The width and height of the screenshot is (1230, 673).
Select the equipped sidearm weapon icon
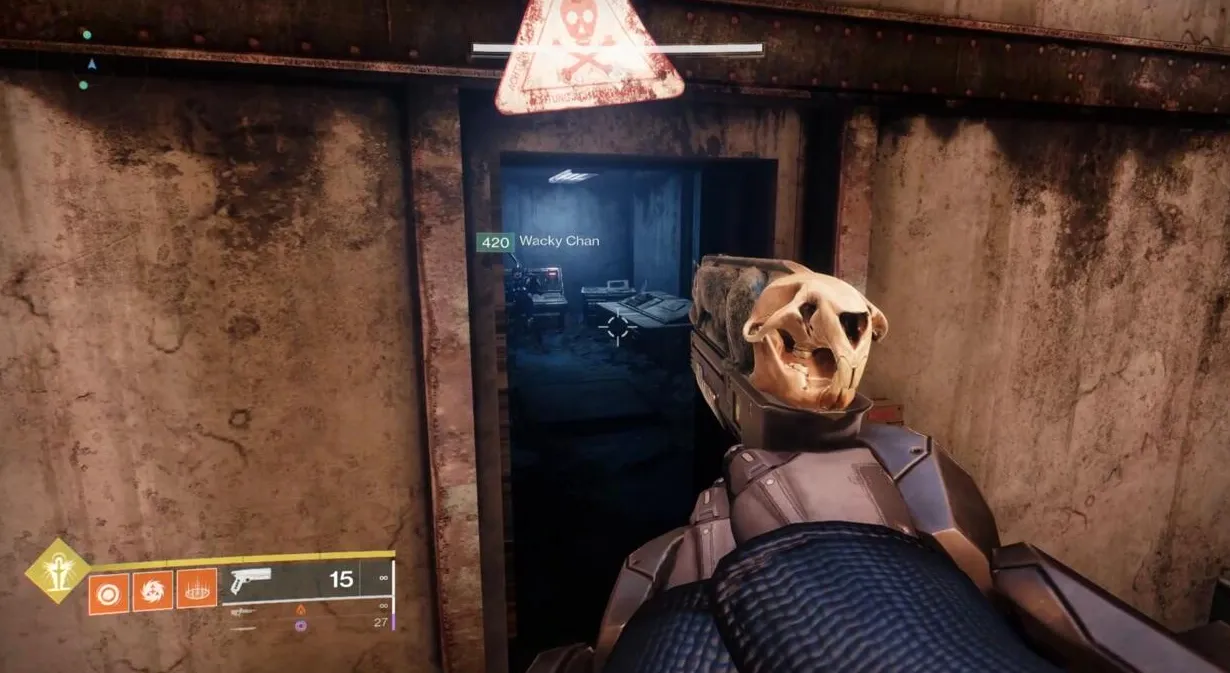point(251,581)
